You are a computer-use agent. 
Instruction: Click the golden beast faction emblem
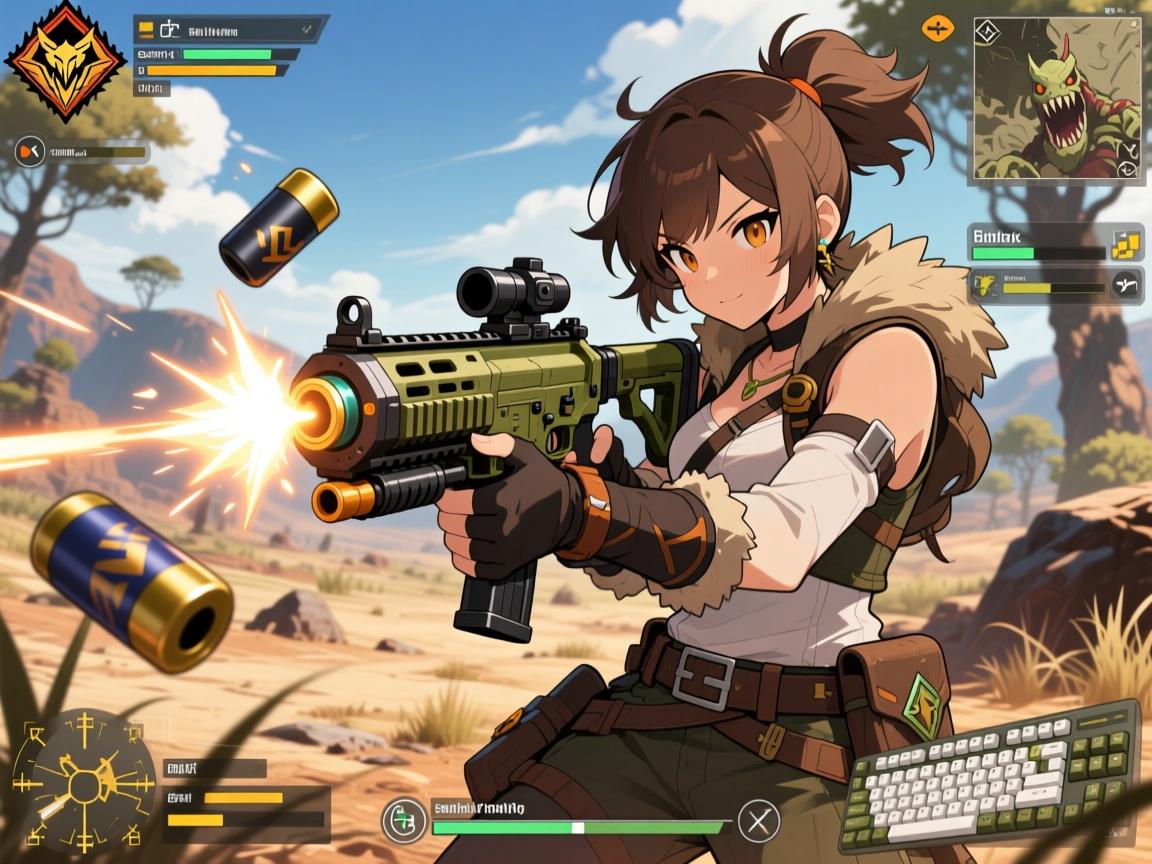coord(65,58)
